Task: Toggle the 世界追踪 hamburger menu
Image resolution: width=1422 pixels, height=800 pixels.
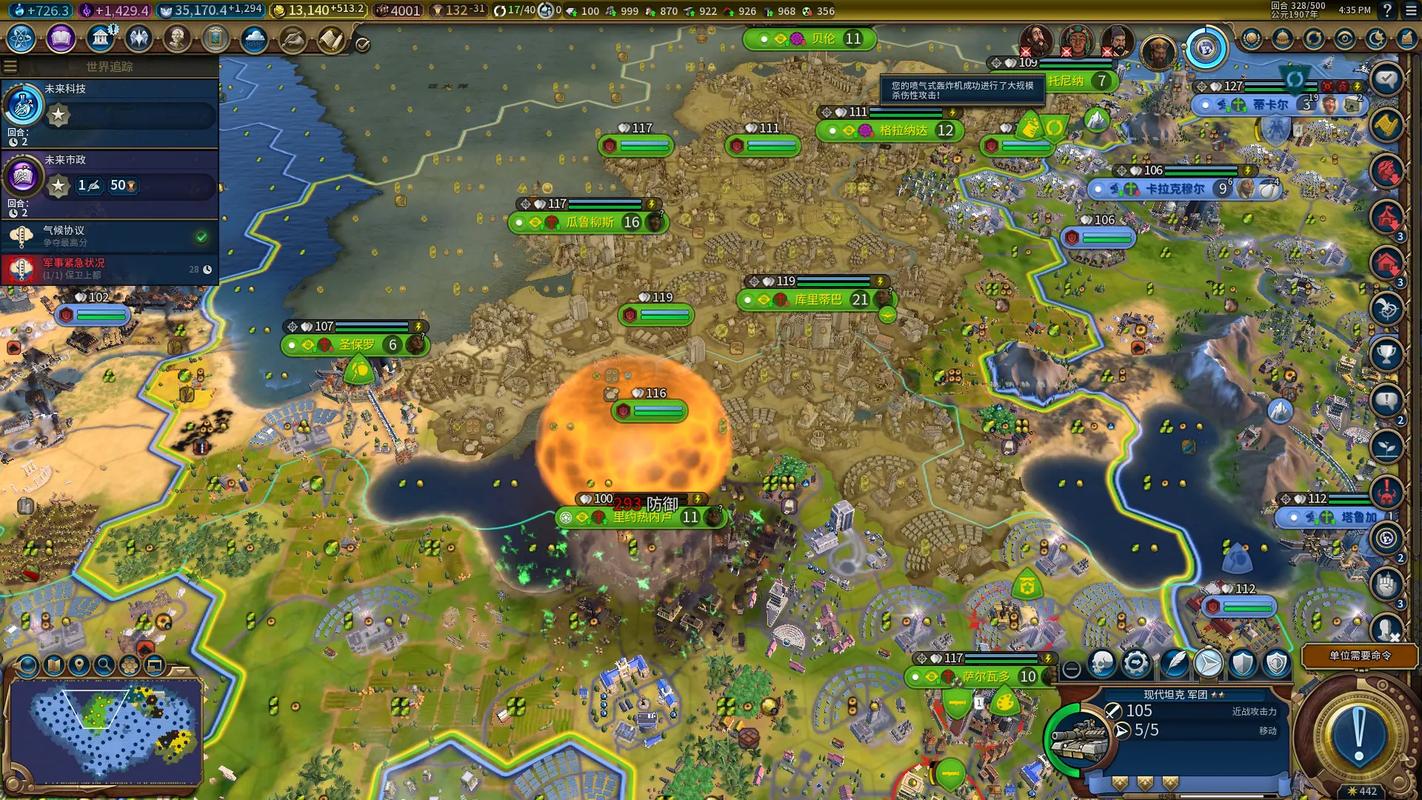Action: click(x=10, y=67)
